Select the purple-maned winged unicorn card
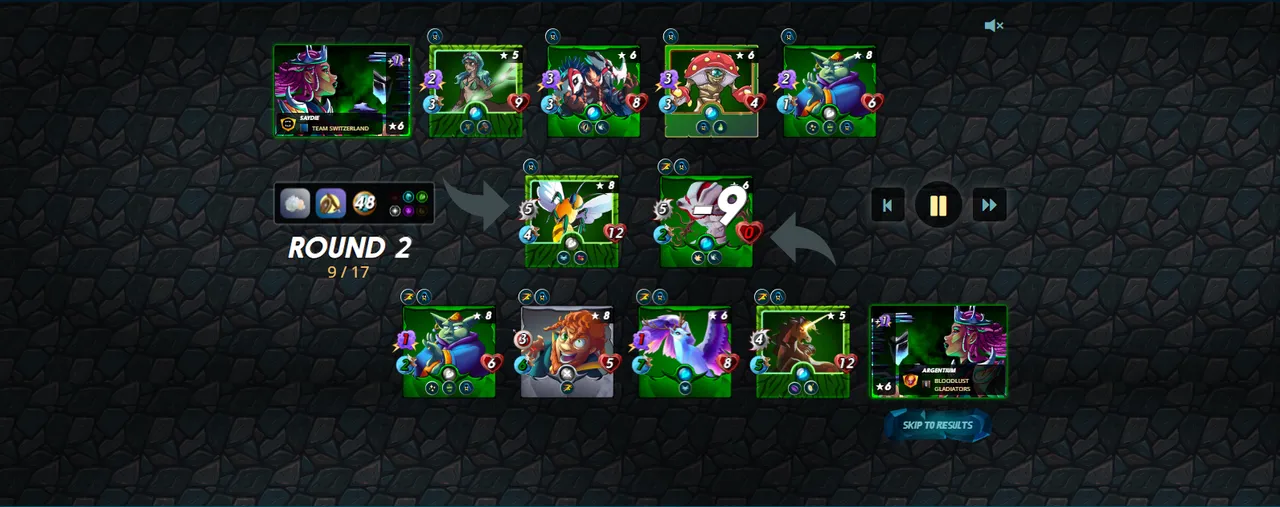The width and height of the screenshot is (1280, 507). tap(684, 351)
